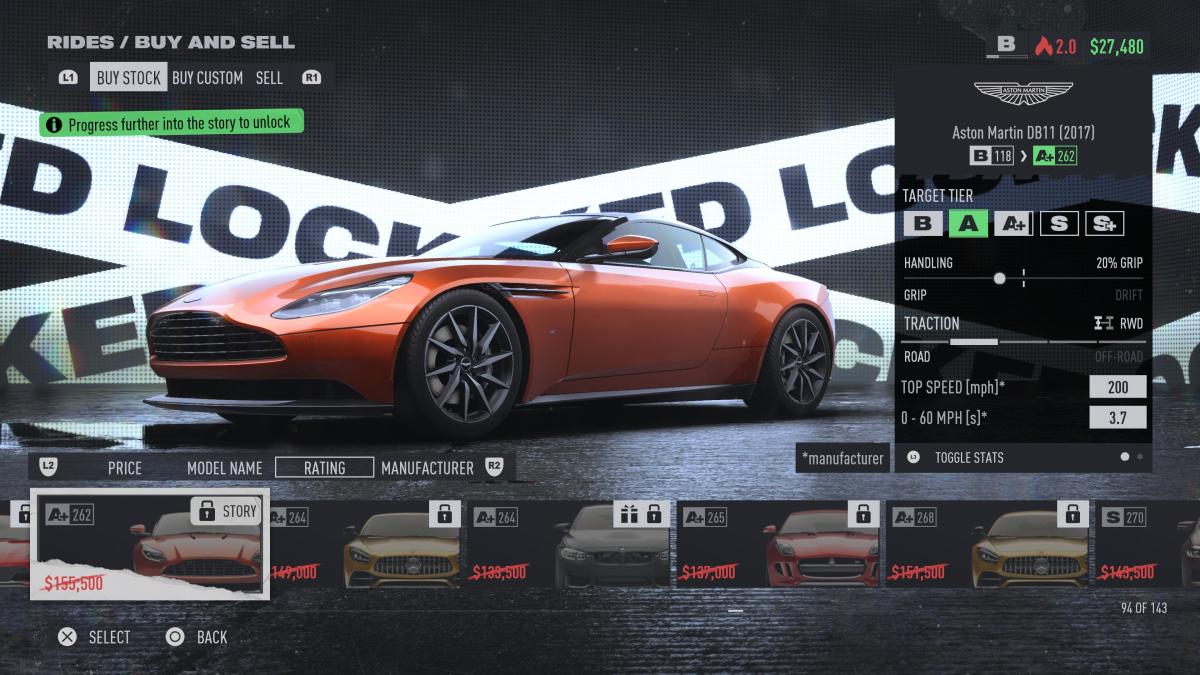This screenshot has height=675, width=1200.
Task: Click the Back option
Action: click(x=198, y=637)
